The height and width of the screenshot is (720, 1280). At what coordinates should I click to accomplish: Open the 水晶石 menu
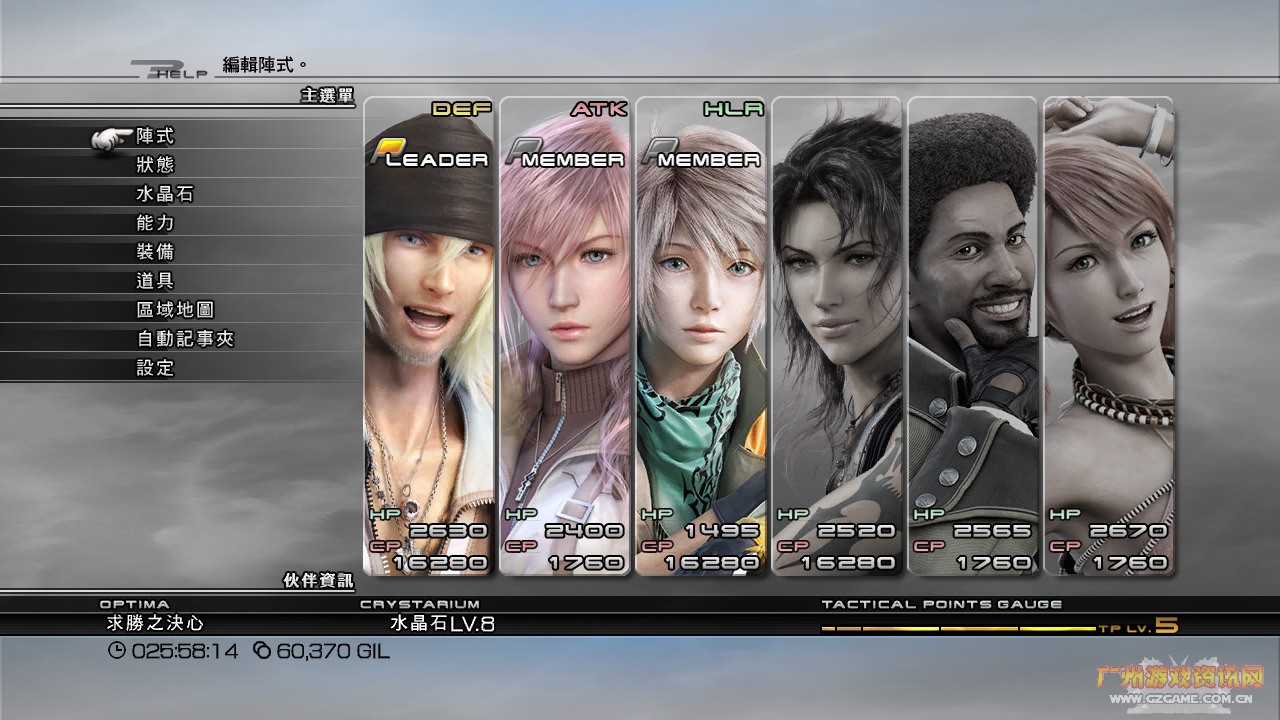coord(164,194)
